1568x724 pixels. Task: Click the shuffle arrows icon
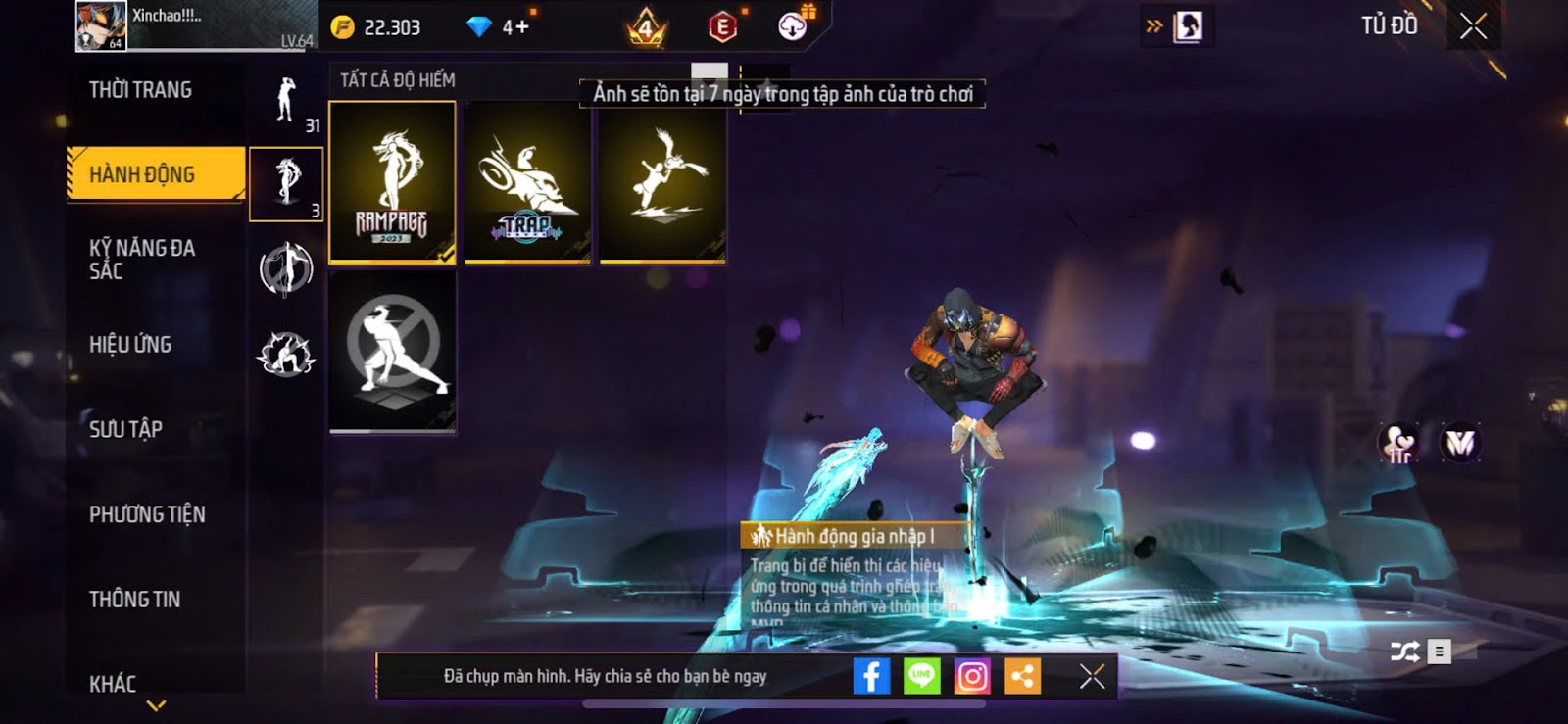click(1404, 652)
